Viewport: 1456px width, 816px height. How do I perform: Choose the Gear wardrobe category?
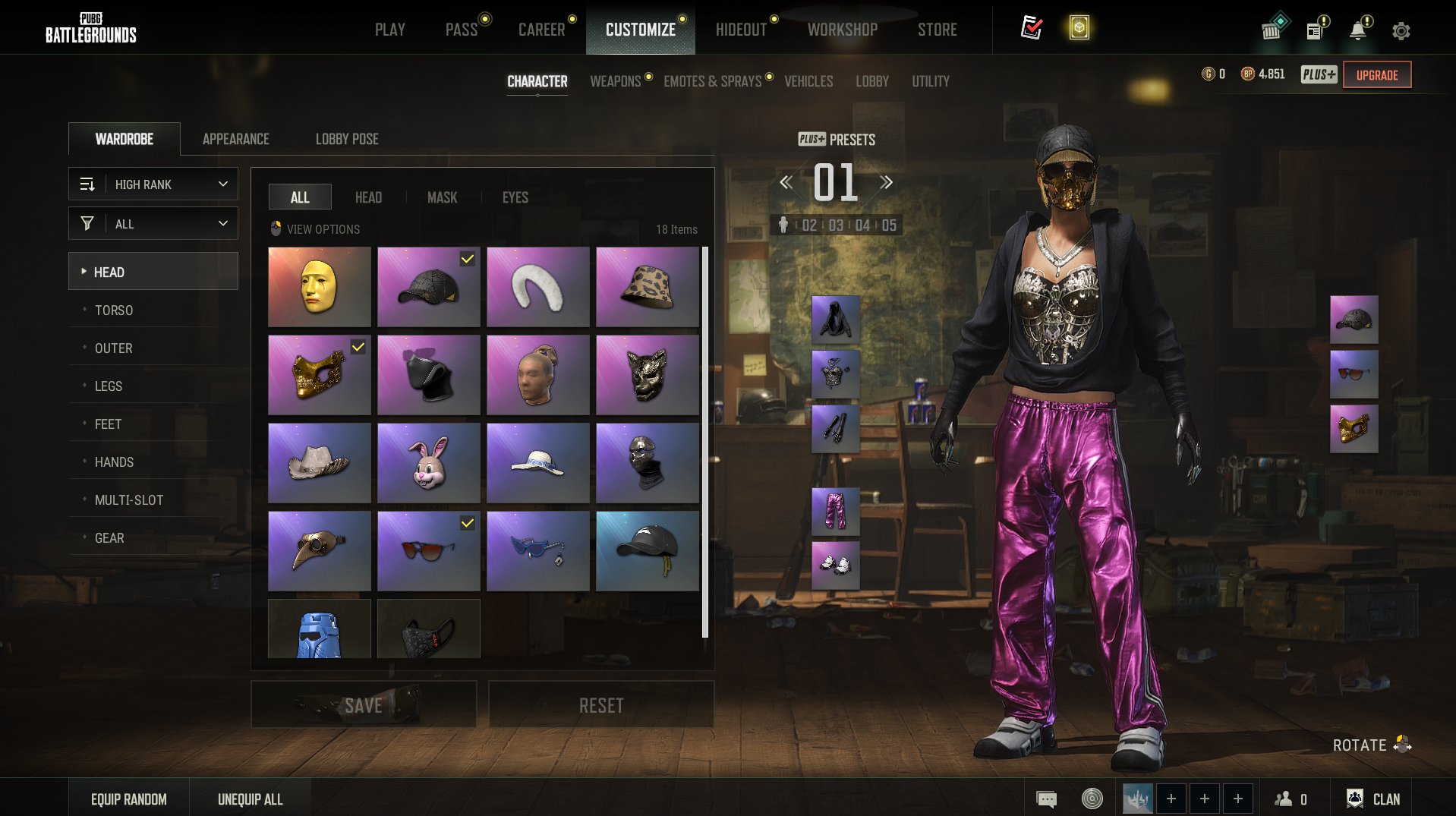pyautogui.click(x=109, y=538)
